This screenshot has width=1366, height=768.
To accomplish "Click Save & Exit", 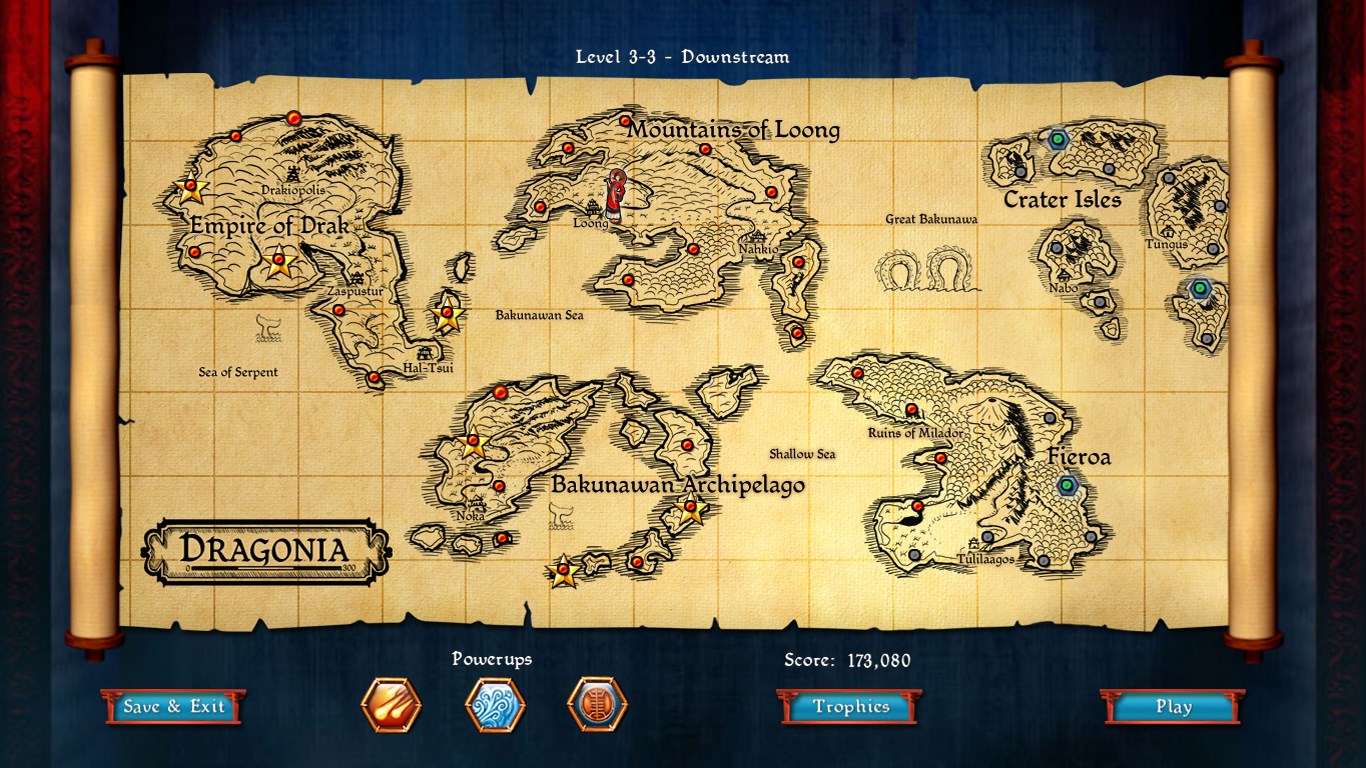I will [173, 705].
